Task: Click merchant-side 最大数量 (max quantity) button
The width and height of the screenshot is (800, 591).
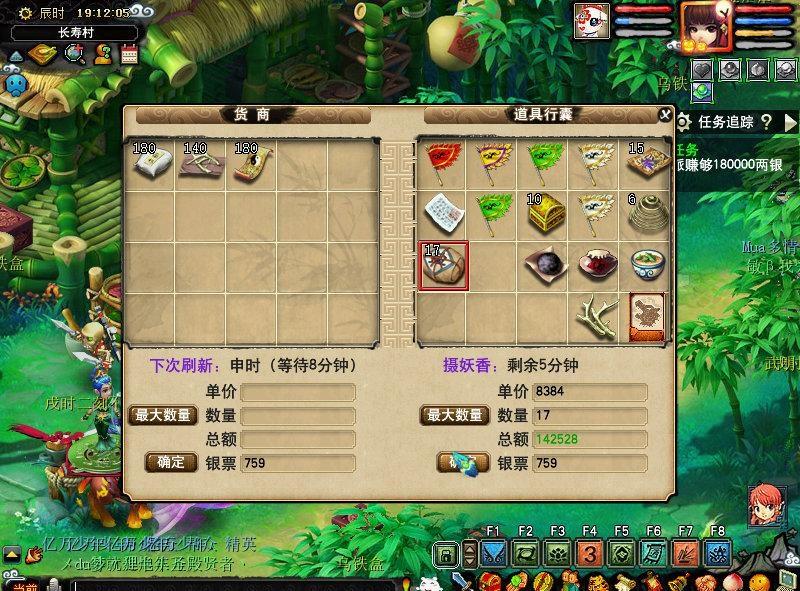Action: click(x=163, y=415)
